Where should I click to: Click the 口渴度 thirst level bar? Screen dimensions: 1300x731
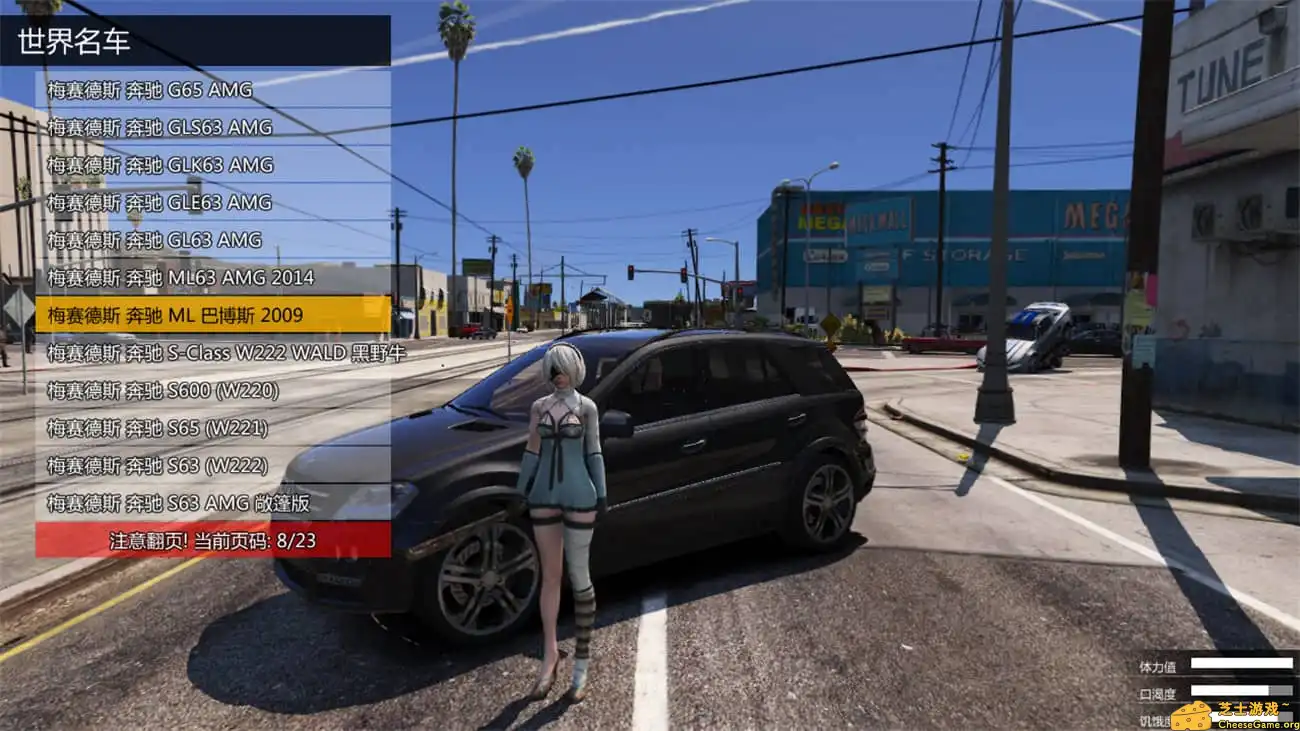[1240, 691]
